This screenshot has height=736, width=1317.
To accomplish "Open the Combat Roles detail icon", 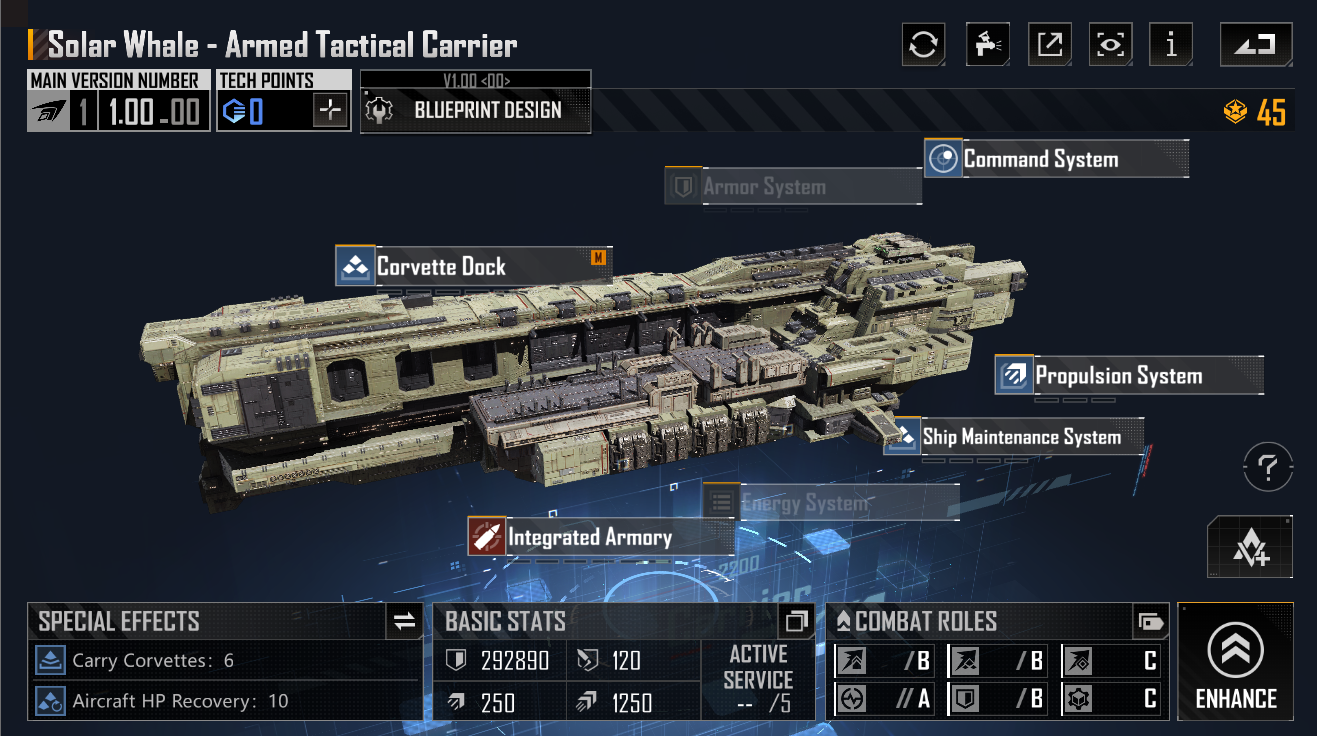I will pyautogui.click(x=1151, y=621).
